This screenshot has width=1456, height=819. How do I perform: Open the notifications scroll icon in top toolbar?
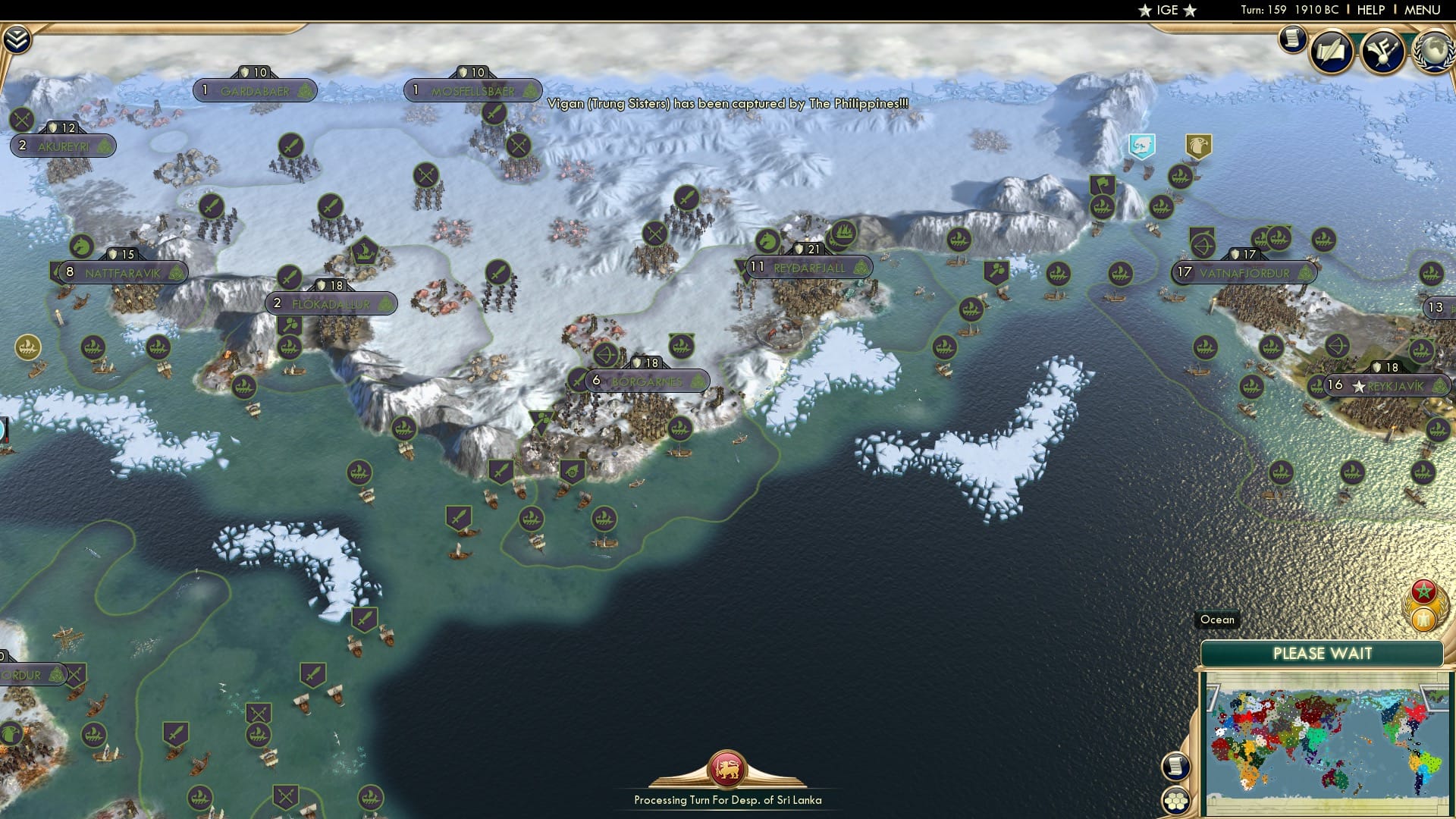pos(1291,39)
